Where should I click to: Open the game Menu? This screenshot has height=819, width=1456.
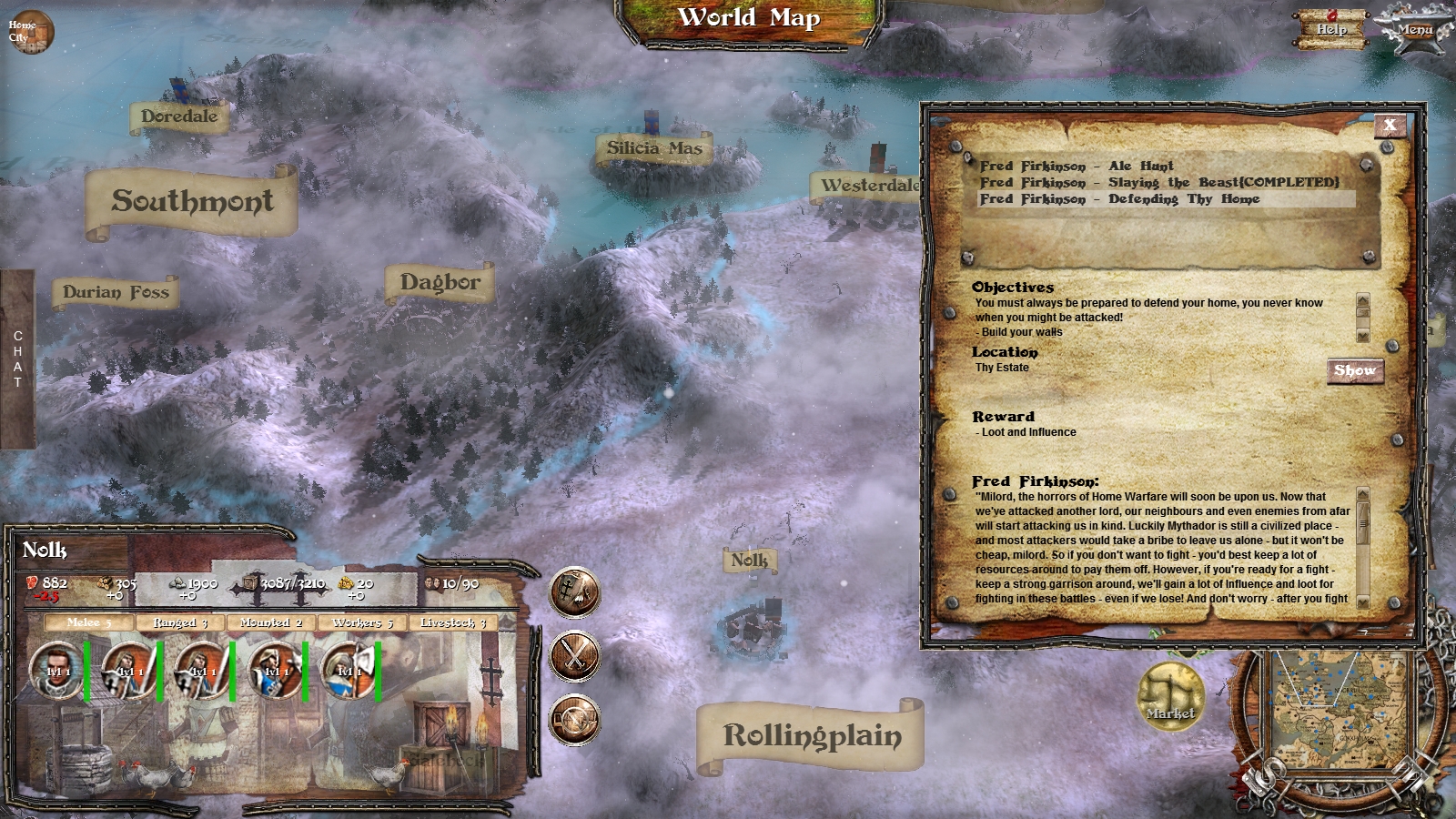(x=1414, y=29)
